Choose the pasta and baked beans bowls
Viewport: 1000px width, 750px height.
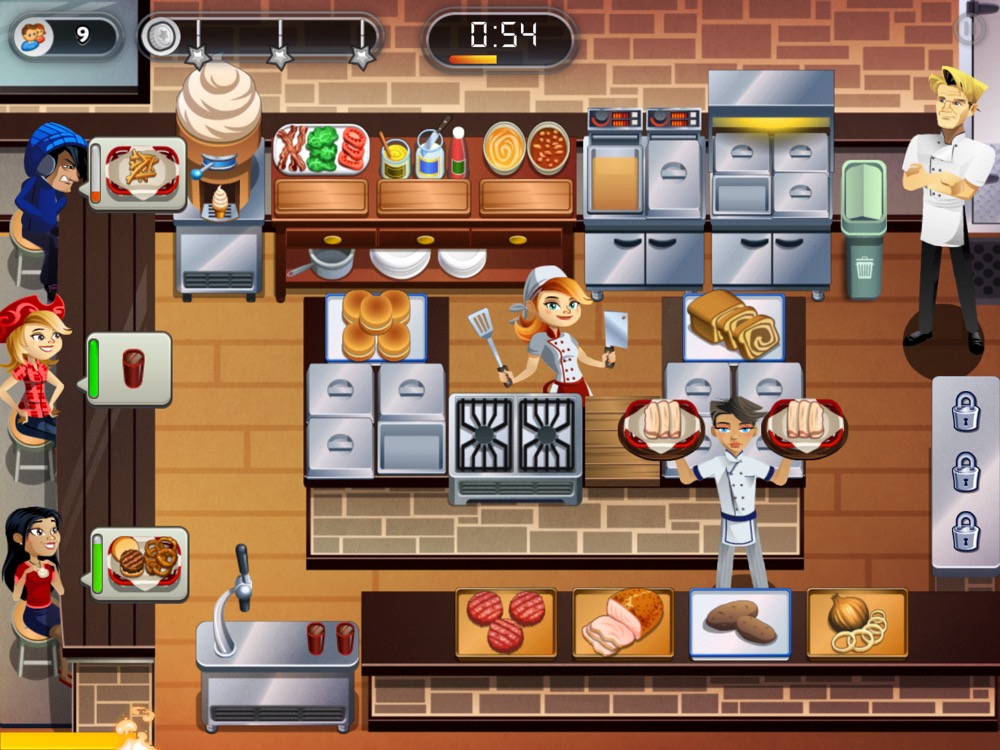tap(526, 149)
